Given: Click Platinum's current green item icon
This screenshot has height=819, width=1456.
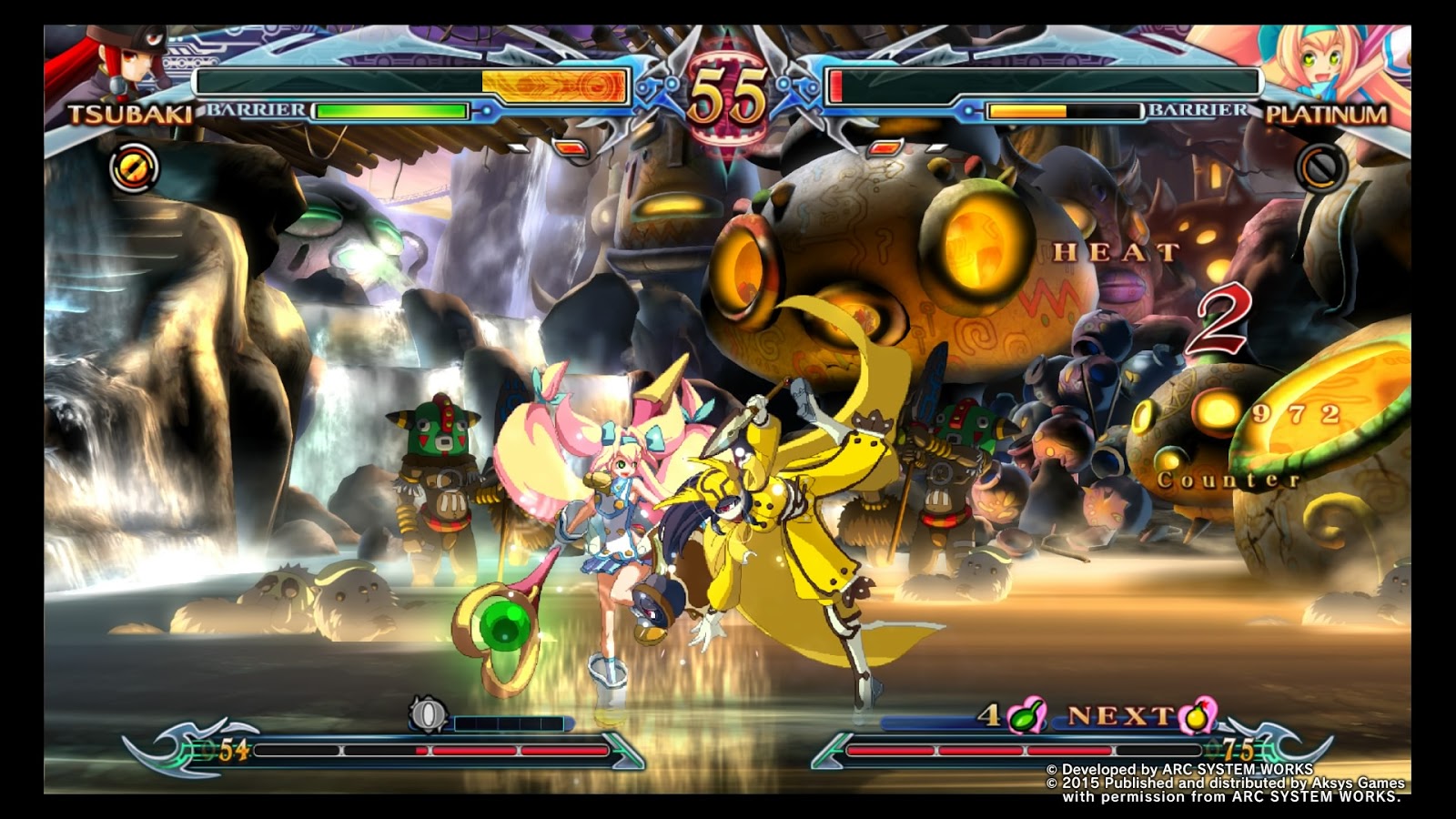Looking at the screenshot, I should point(1026,715).
